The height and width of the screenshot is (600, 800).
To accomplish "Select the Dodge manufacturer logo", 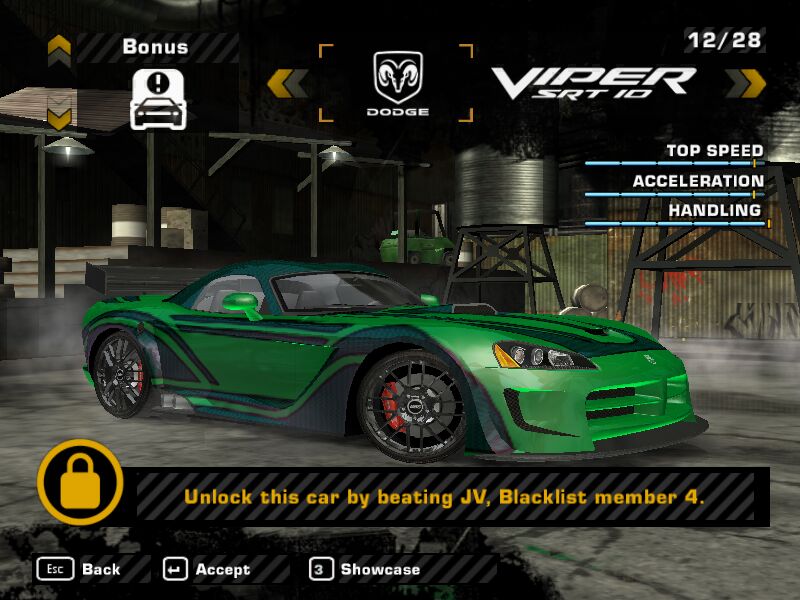I will tap(395, 84).
